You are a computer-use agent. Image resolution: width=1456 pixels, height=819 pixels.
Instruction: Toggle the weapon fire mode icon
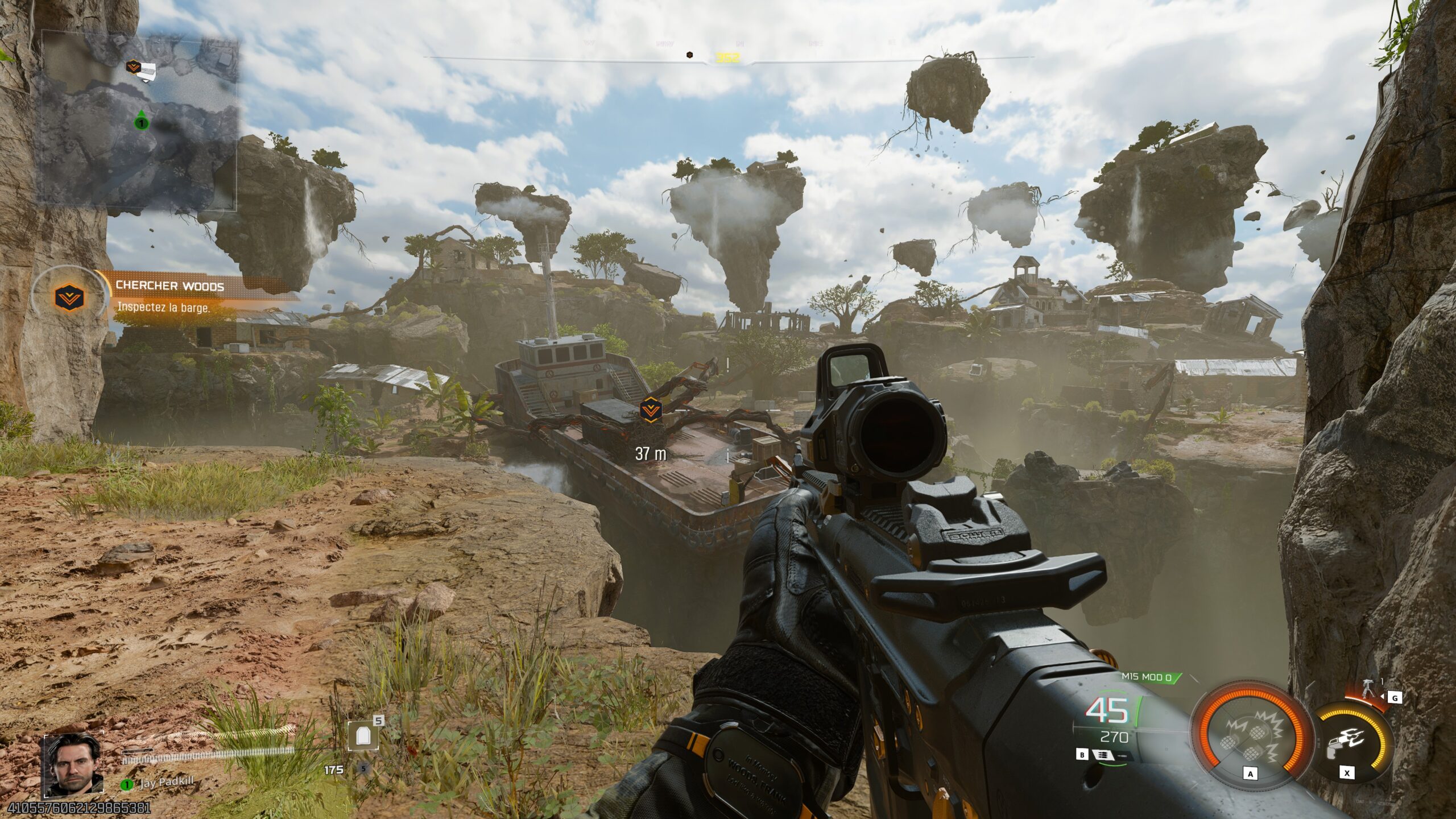point(1103,755)
